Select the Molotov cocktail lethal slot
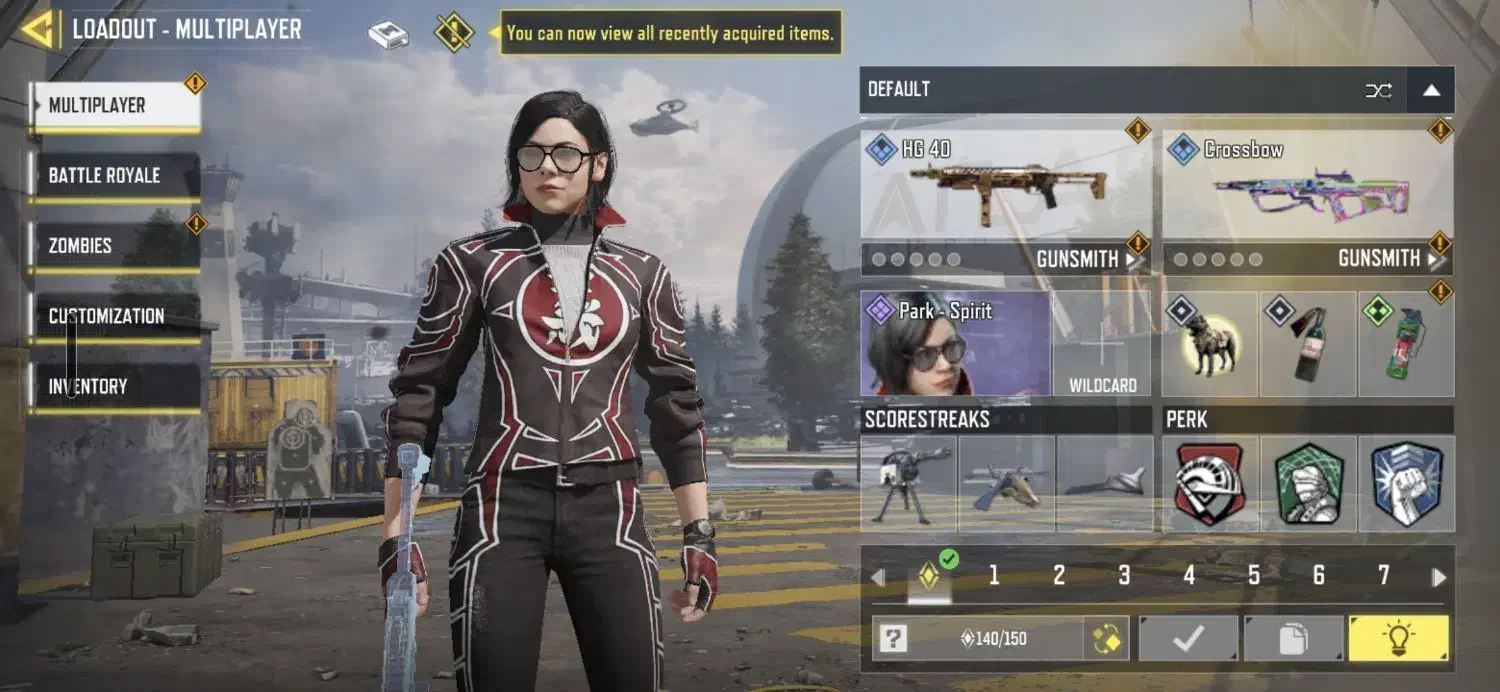This screenshot has height=692, width=1500. (x=1307, y=343)
